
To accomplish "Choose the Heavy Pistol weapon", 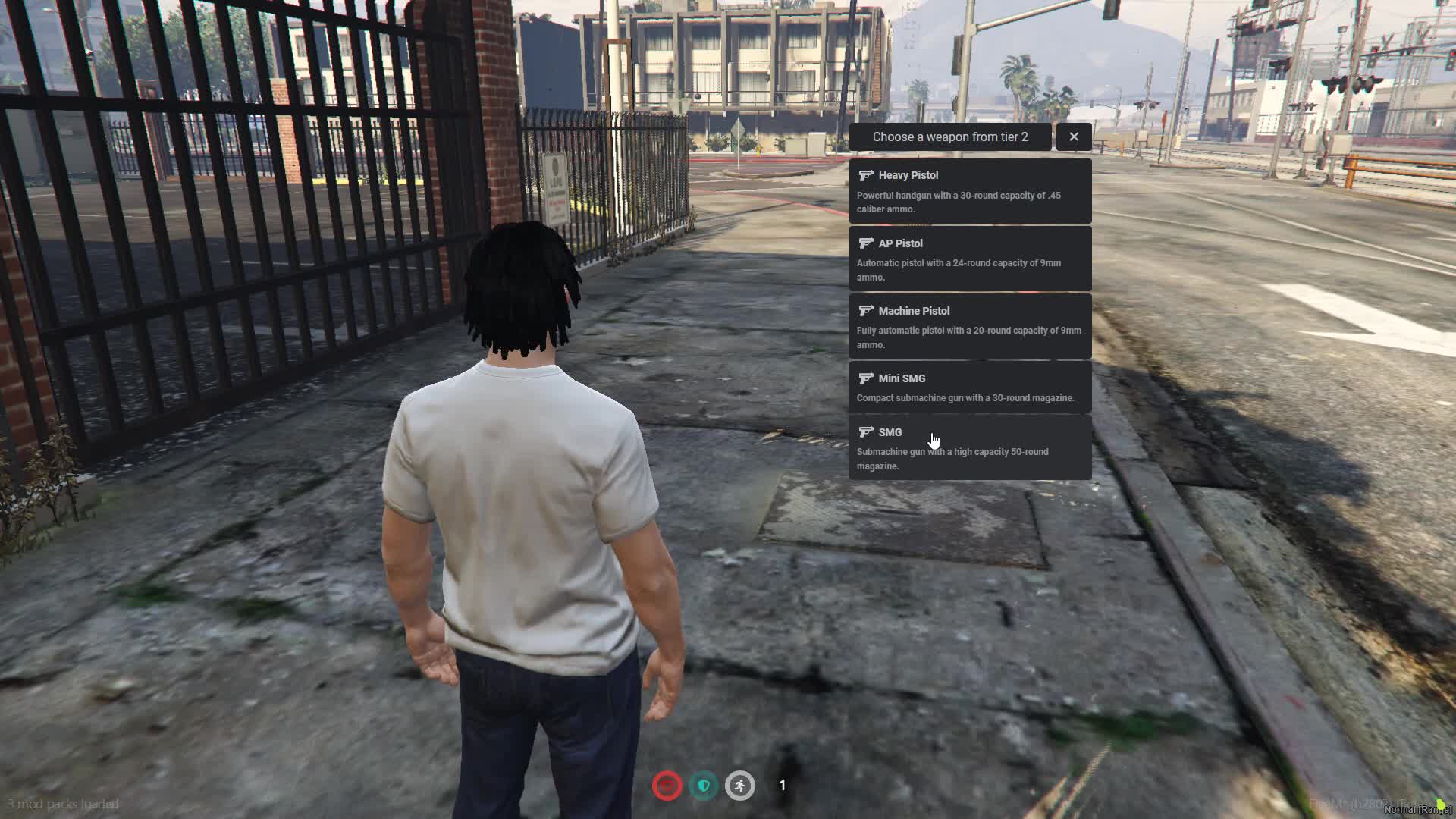I will [x=970, y=191].
